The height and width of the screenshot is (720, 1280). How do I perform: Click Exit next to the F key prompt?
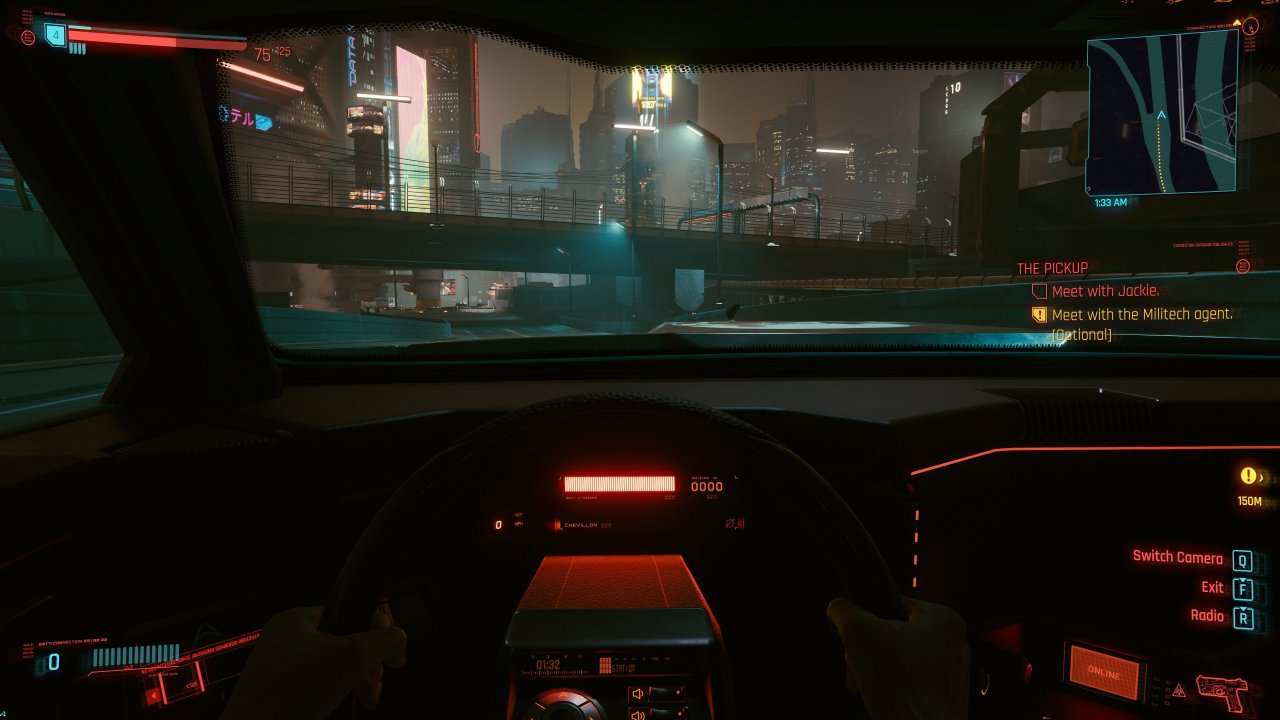(1212, 587)
